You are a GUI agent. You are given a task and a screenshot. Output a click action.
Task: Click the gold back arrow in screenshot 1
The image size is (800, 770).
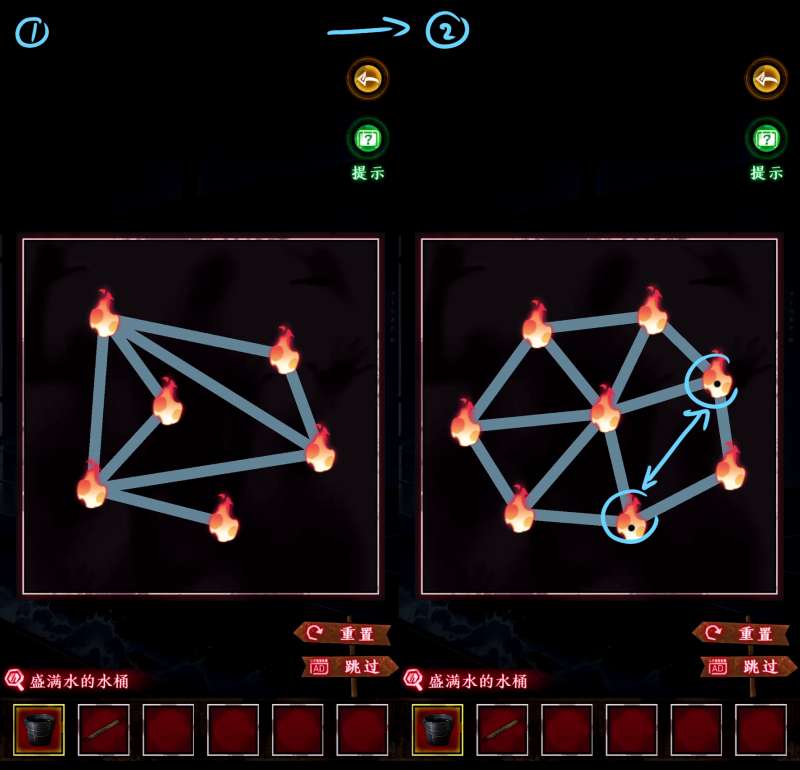[367, 78]
